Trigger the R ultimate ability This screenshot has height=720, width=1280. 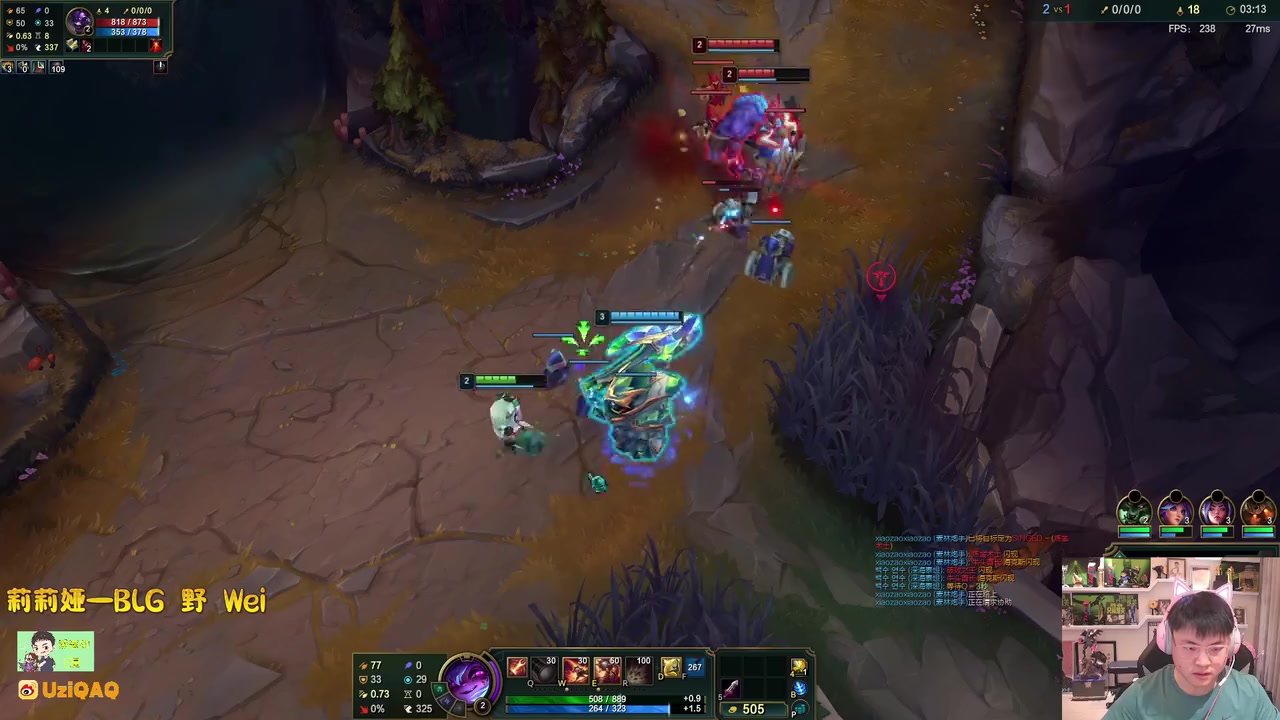point(638,669)
